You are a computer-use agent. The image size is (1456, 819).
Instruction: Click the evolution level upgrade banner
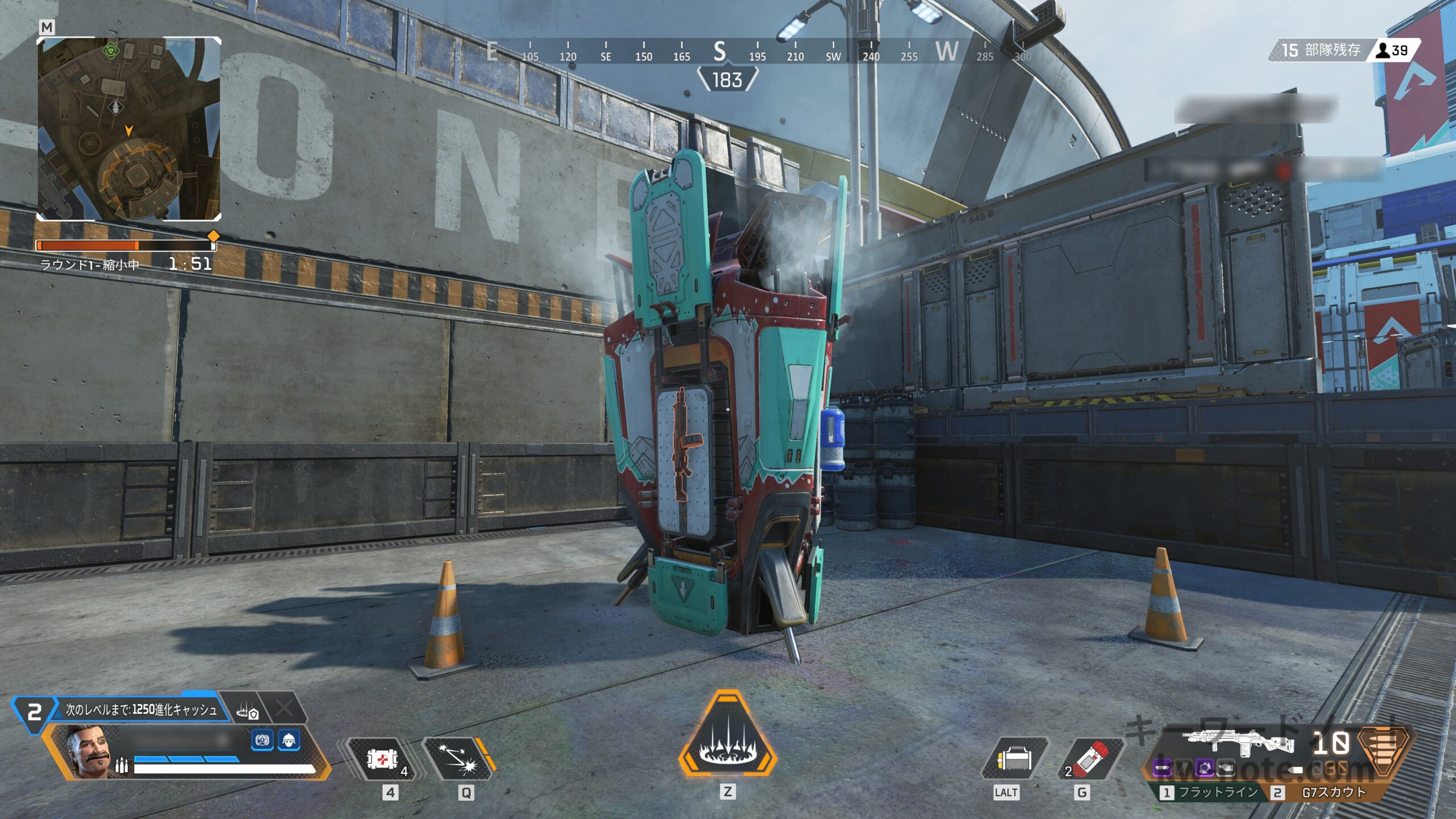[140, 709]
